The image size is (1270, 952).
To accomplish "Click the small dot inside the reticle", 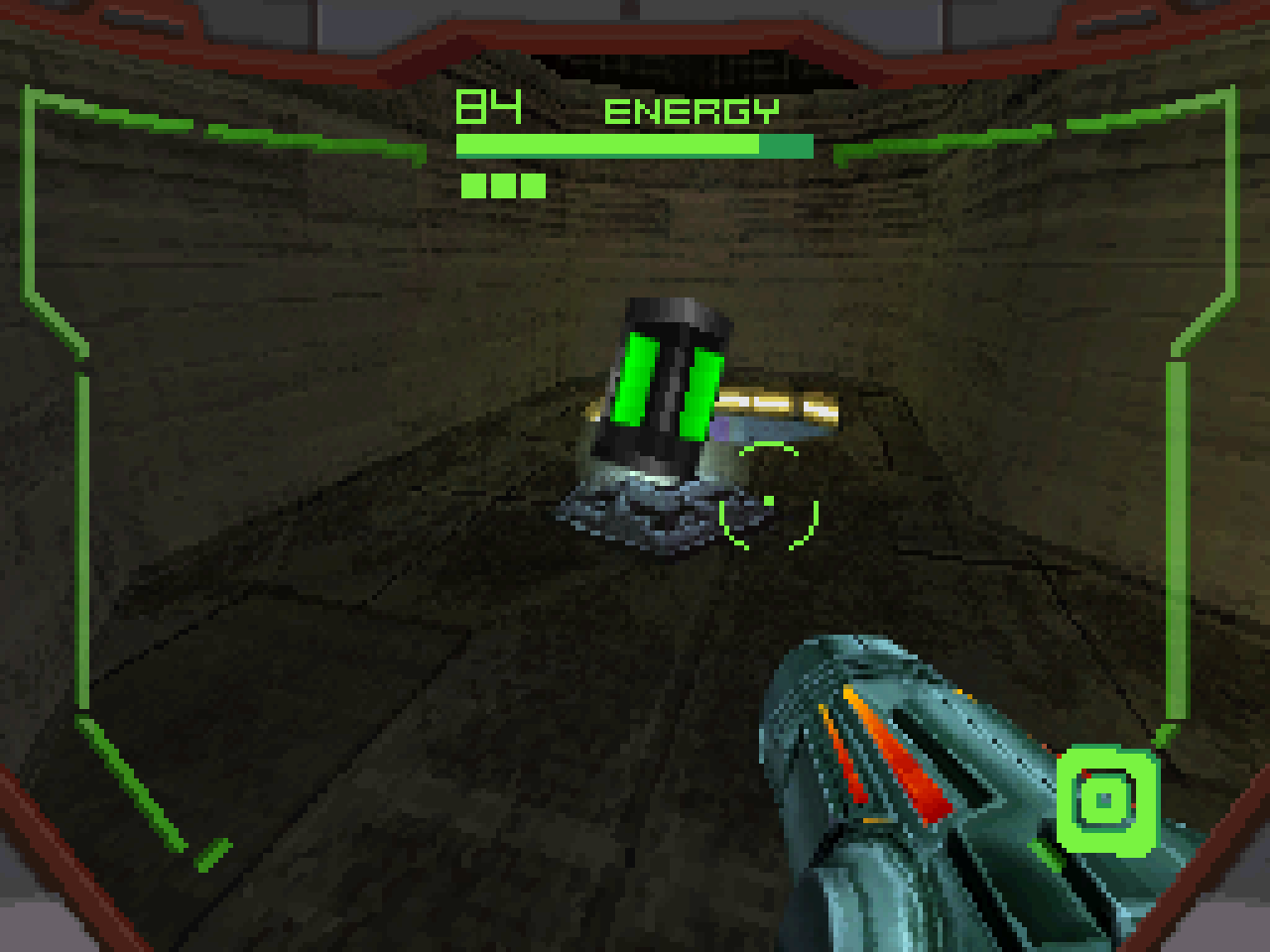I will pyautogui.click(x=767, y=503).
